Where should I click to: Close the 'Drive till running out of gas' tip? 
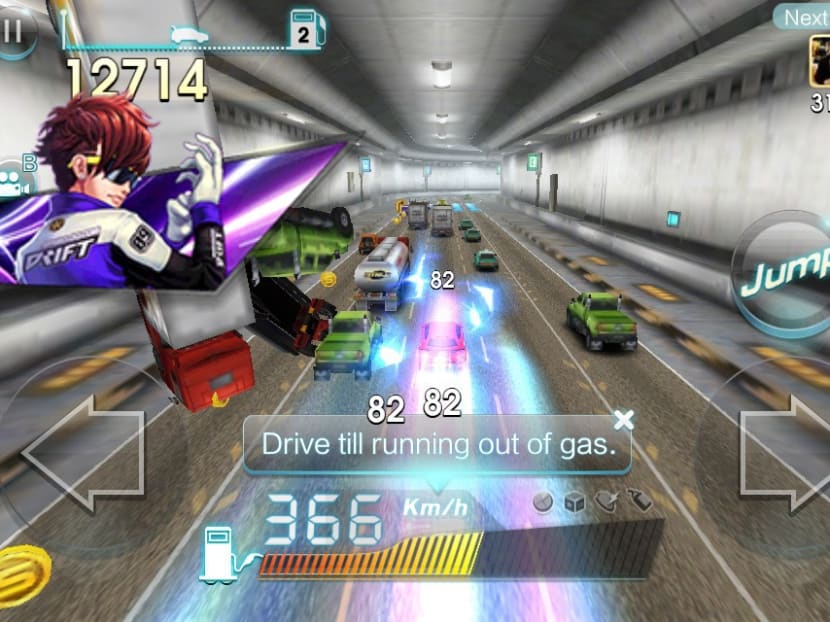[x=624, y=419]
